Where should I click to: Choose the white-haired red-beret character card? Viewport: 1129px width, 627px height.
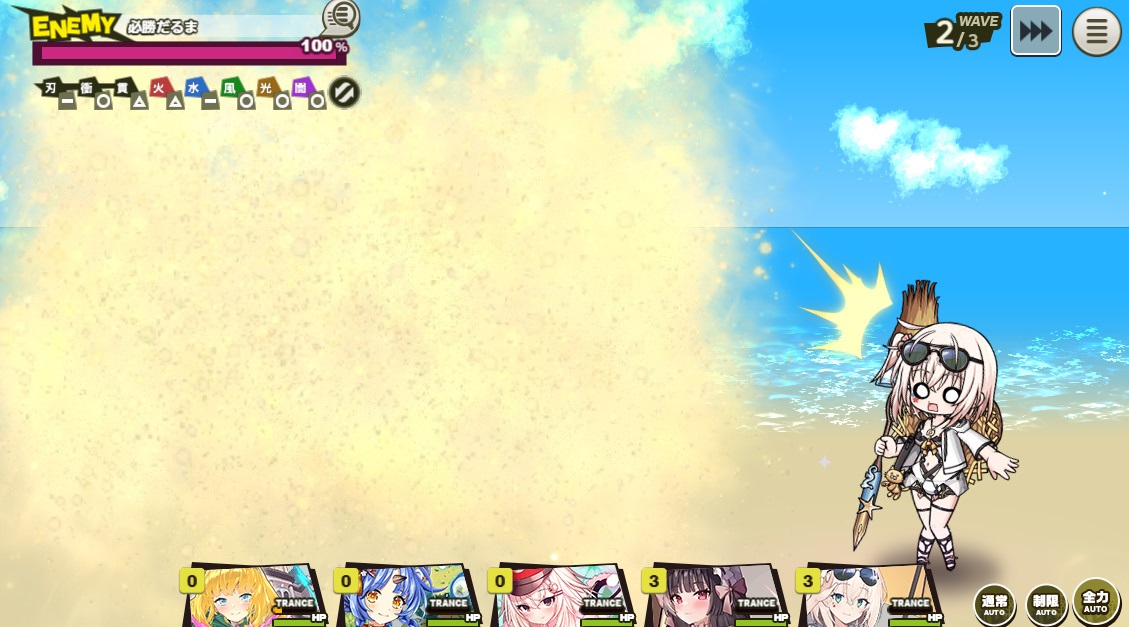point(560,597)
